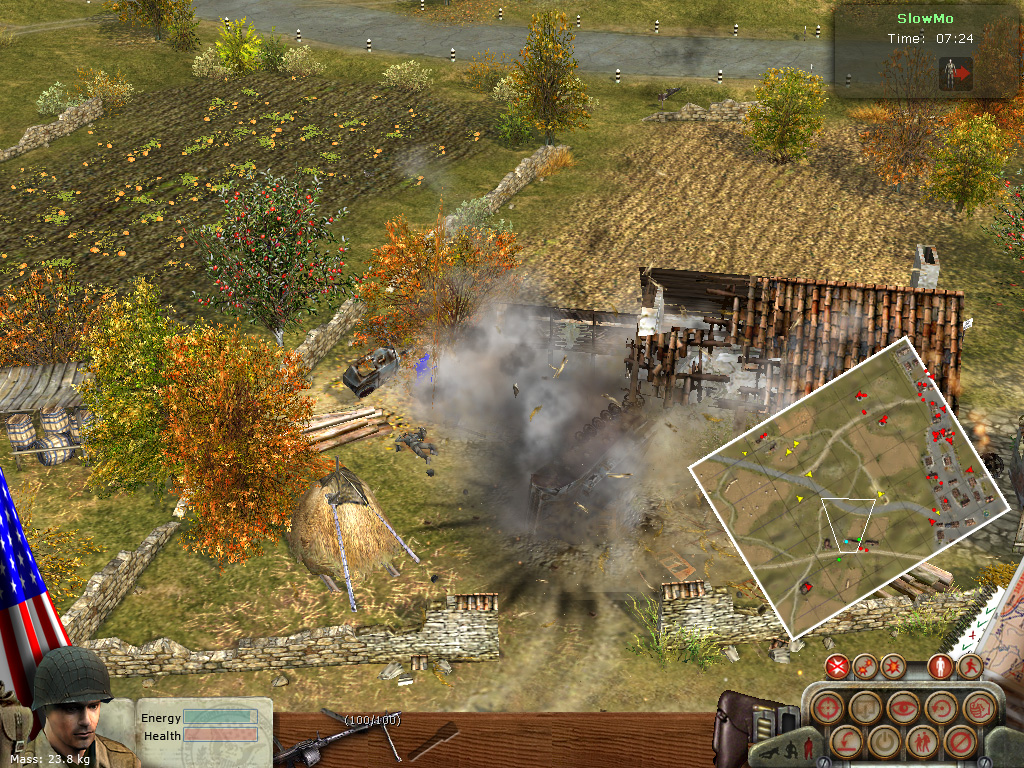The image size is (1024, 768).
Task: Click the circular rotate arrow command
Action: [941, 708]
